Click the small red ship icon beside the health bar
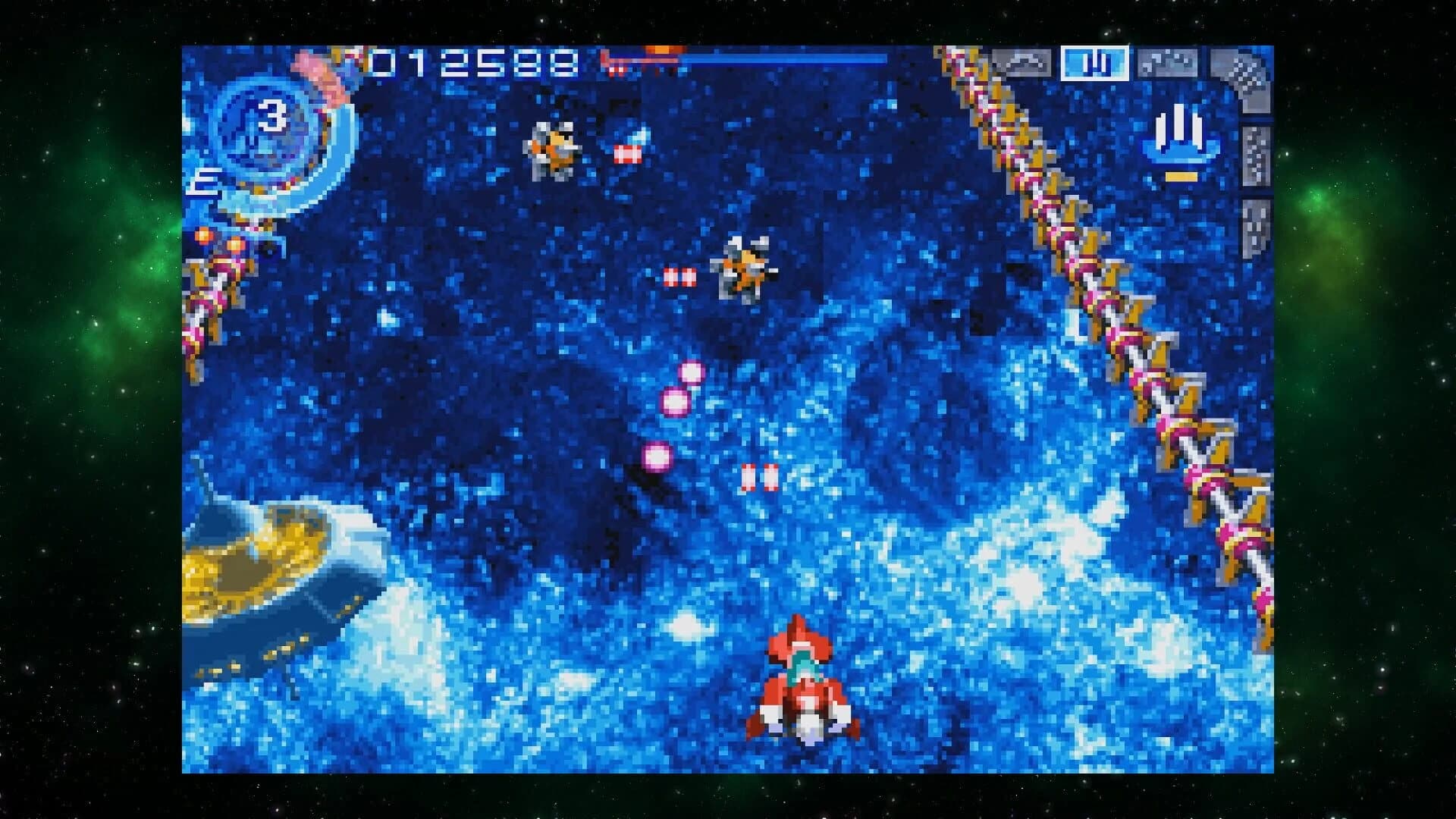 614,63
